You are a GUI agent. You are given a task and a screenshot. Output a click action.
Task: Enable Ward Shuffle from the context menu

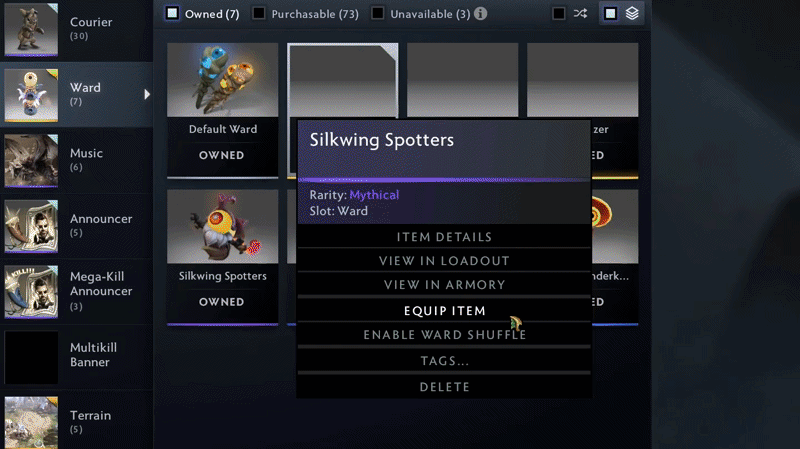[444, 335]
